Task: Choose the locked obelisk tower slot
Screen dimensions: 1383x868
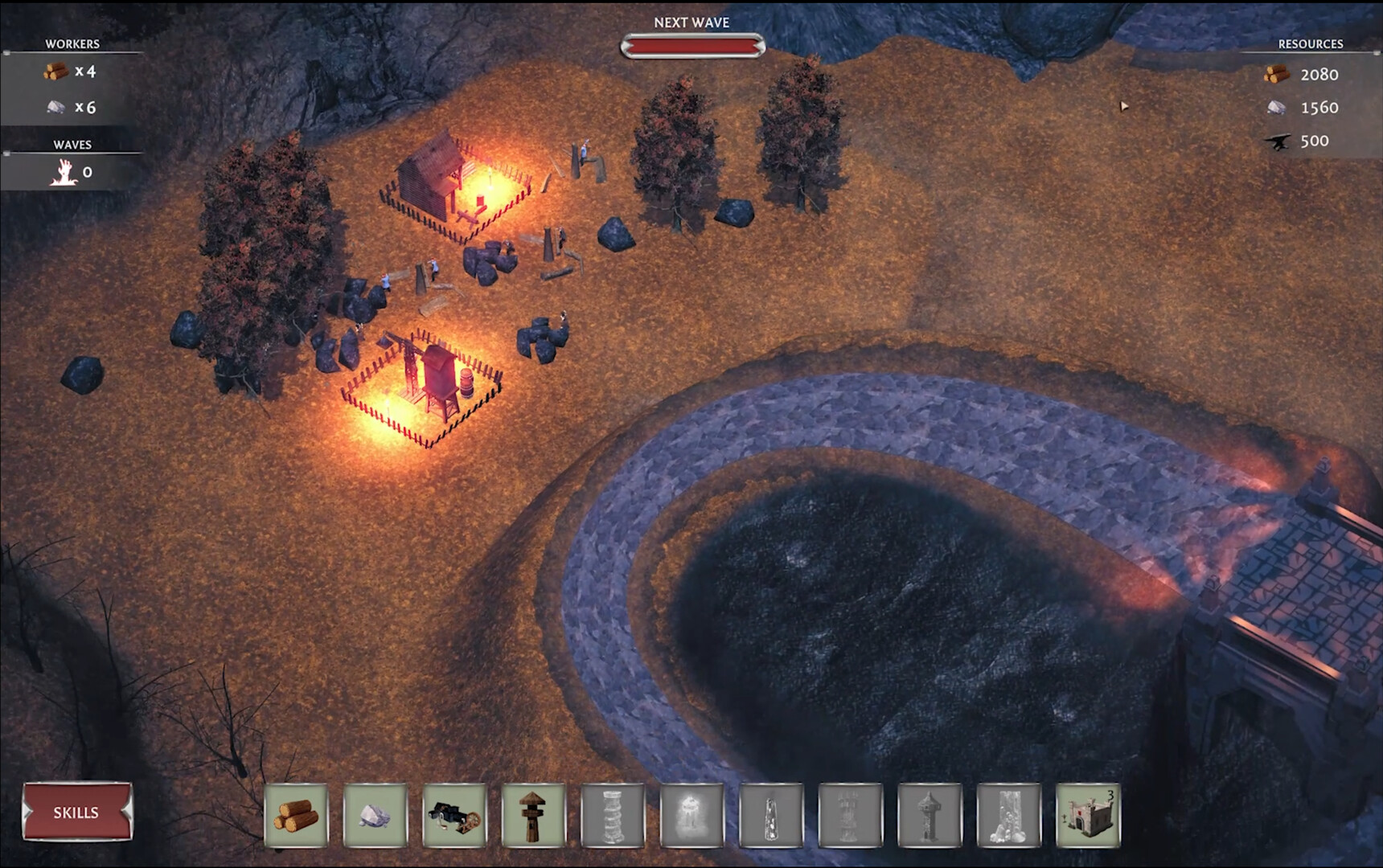Action: (770, 815)
